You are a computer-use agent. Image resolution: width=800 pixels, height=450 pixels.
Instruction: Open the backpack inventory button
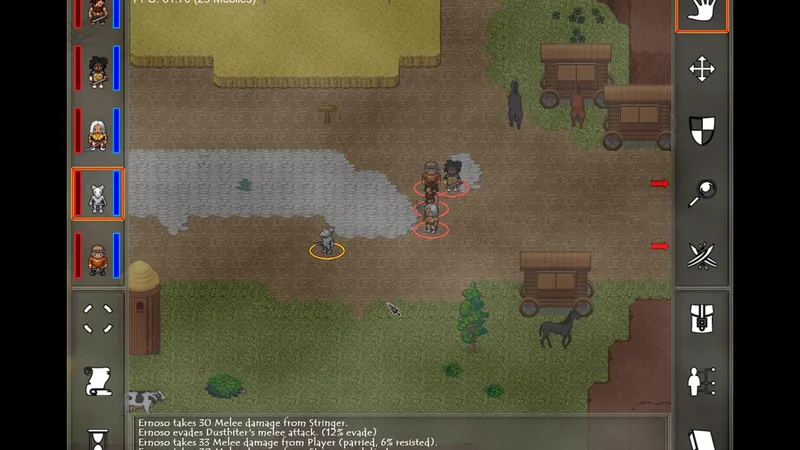pyautogui.click(x=701, y=320)
